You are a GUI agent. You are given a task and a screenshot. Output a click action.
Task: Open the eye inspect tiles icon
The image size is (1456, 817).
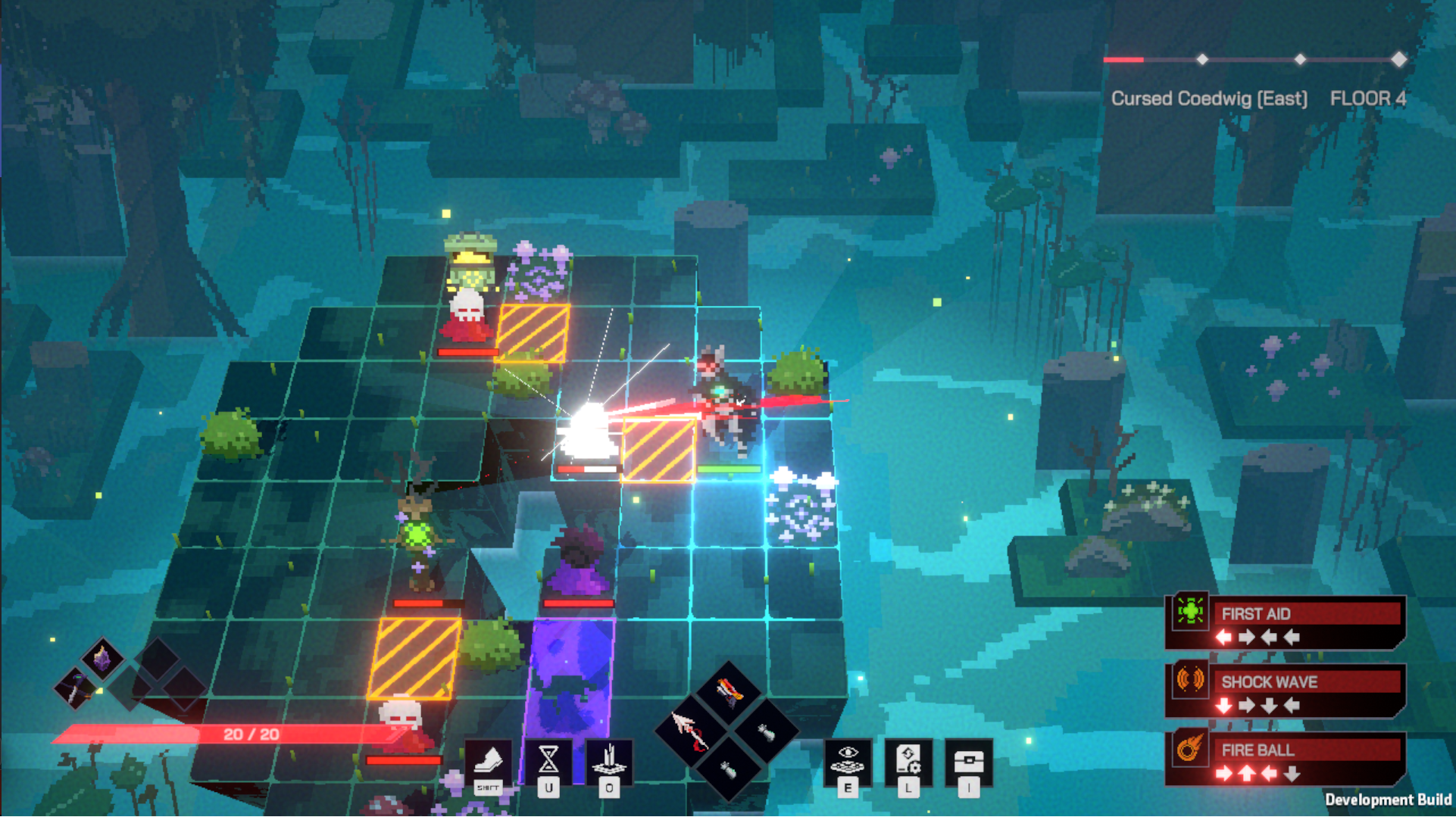pyautogui.click(x=848, y=759)
